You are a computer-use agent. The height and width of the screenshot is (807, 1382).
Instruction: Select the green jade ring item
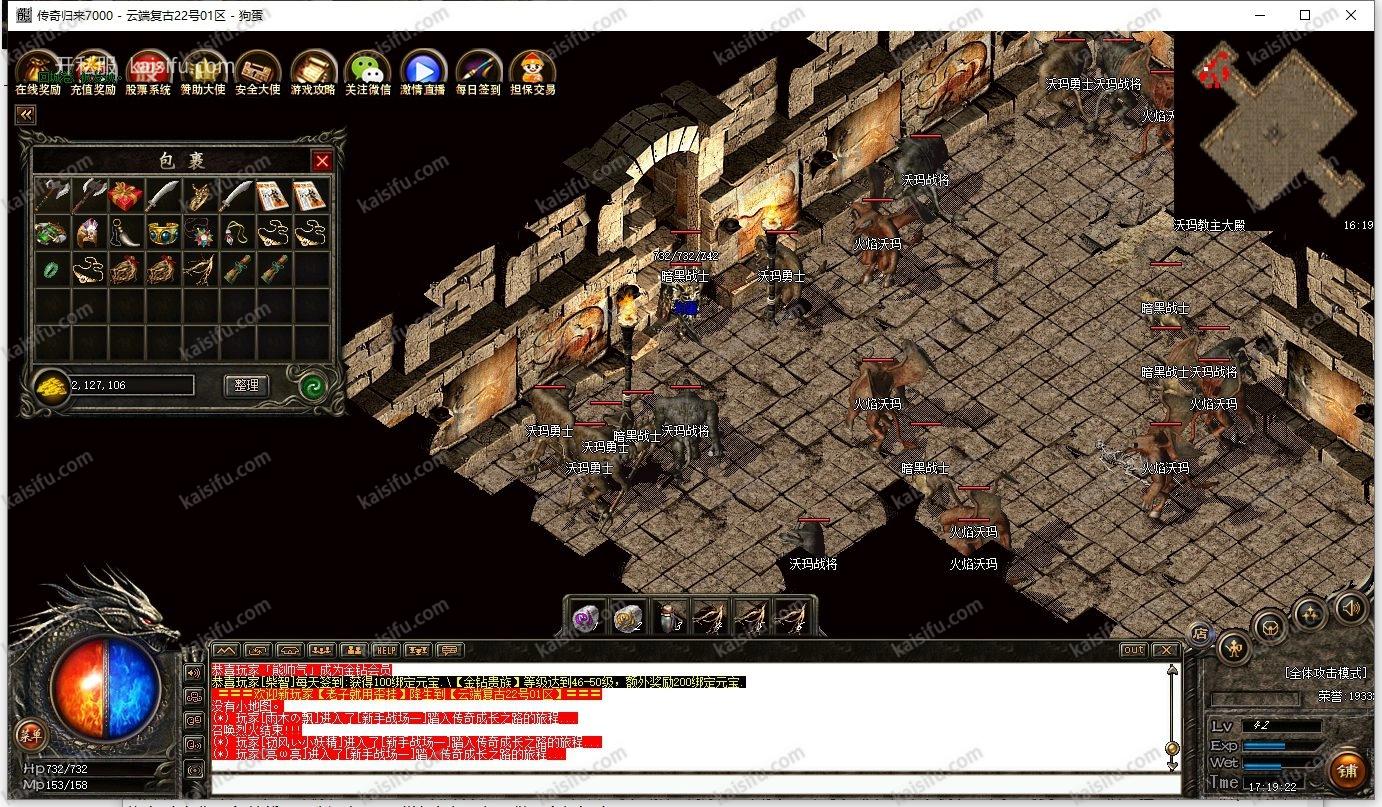coord(50,268)
